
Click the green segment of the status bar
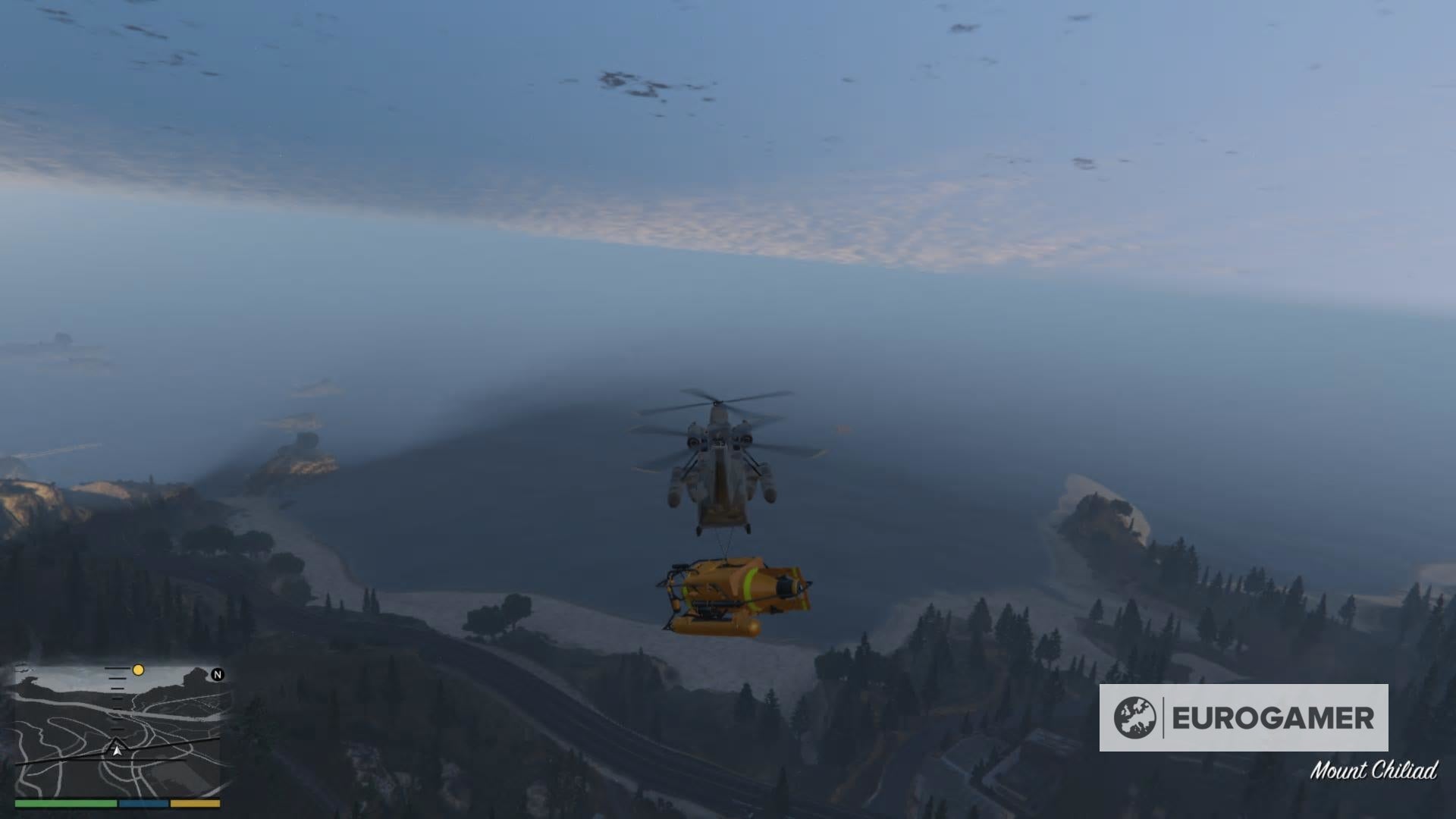[x=65, y=803]
